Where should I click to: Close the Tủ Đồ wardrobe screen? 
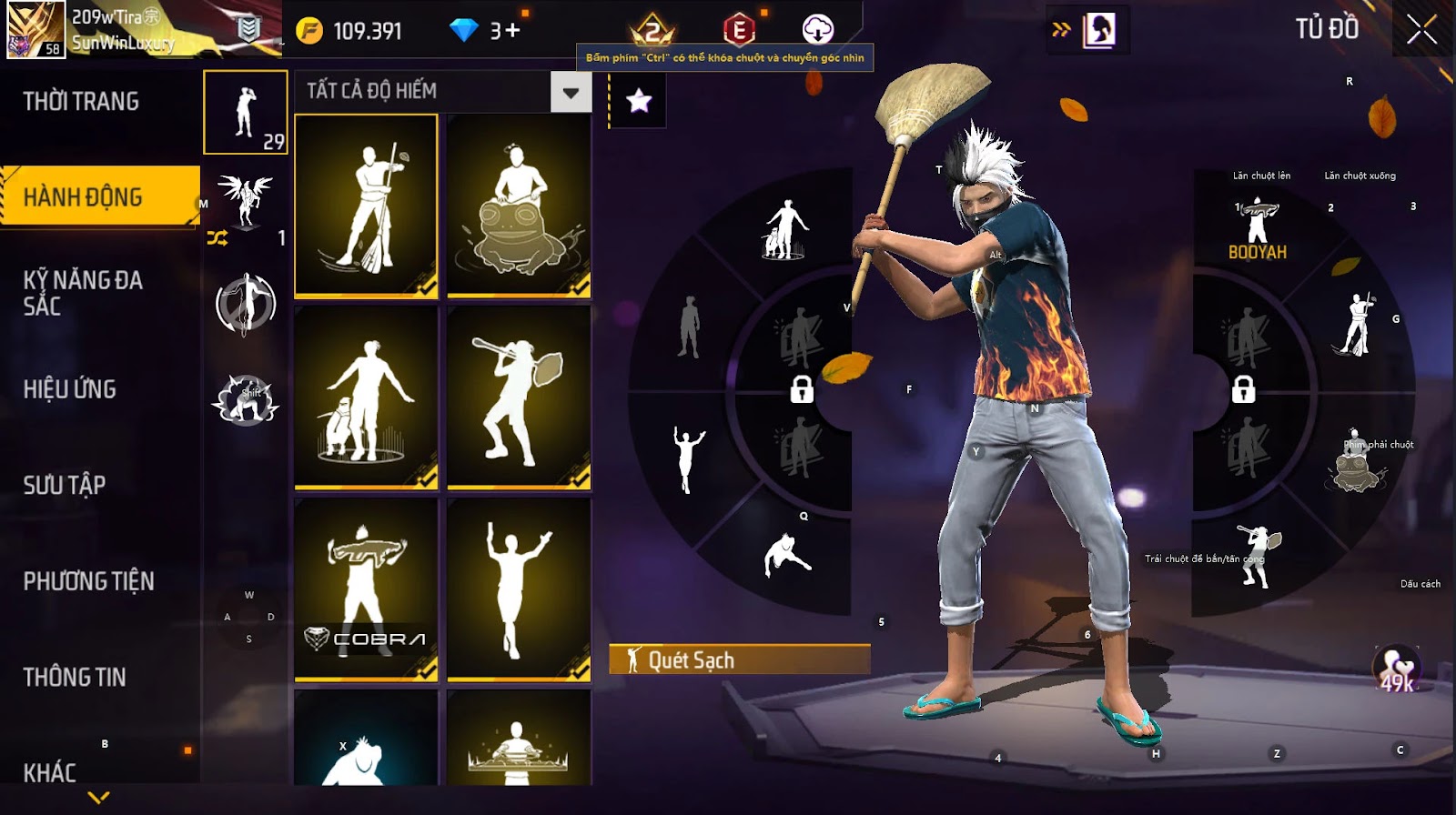click(1421, 30)
